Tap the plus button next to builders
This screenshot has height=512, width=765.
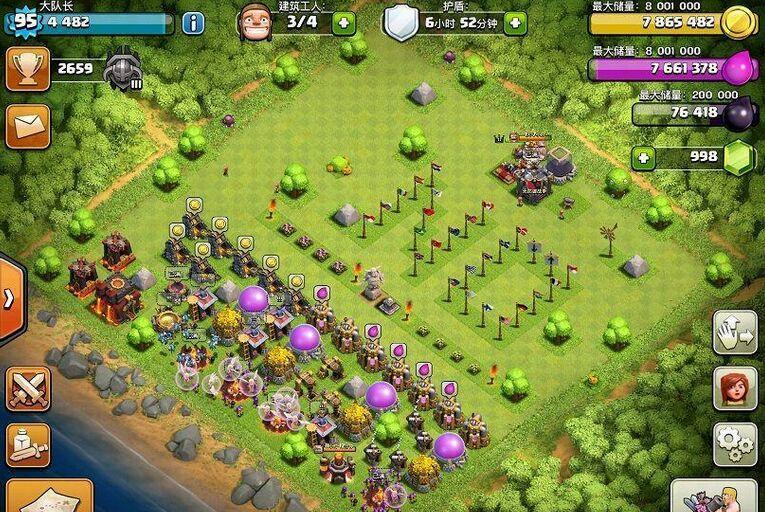343,22
